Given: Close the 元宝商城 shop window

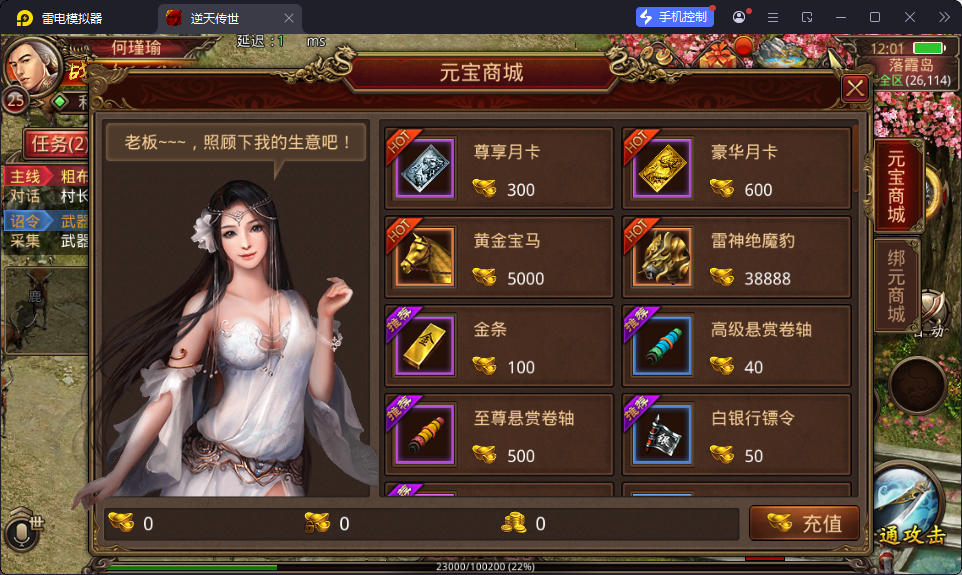Looking at the screenshot, I should pos(855,89).
